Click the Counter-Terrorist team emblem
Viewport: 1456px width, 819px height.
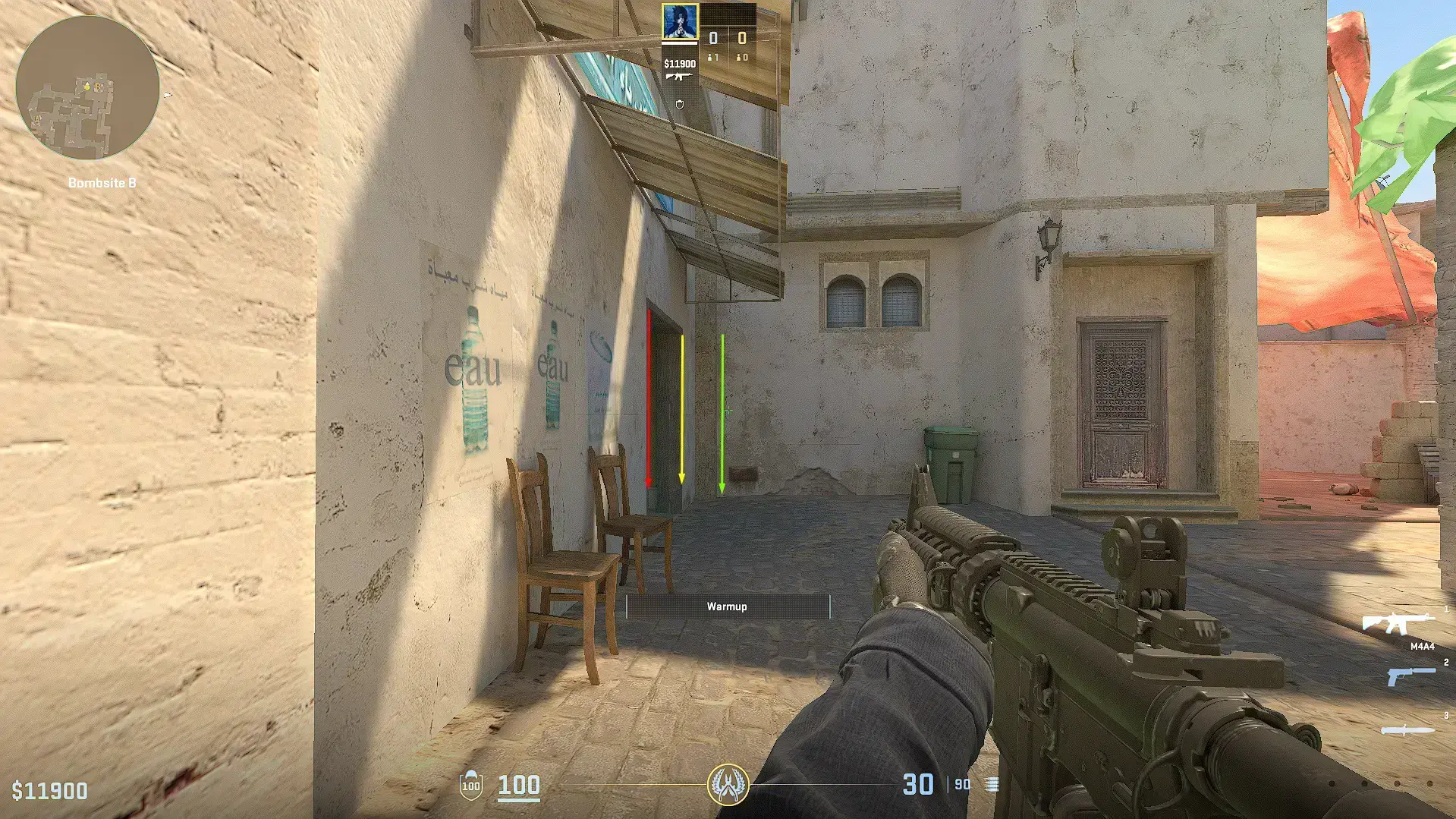coord(728,784)
